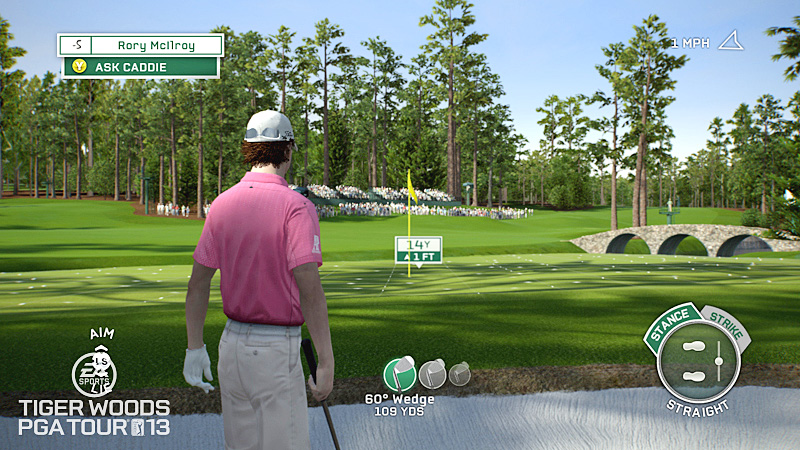The image size is (800, 450).
Task: Choose the highlighted 60° Wedge club icon
Action: click(399, 373)
